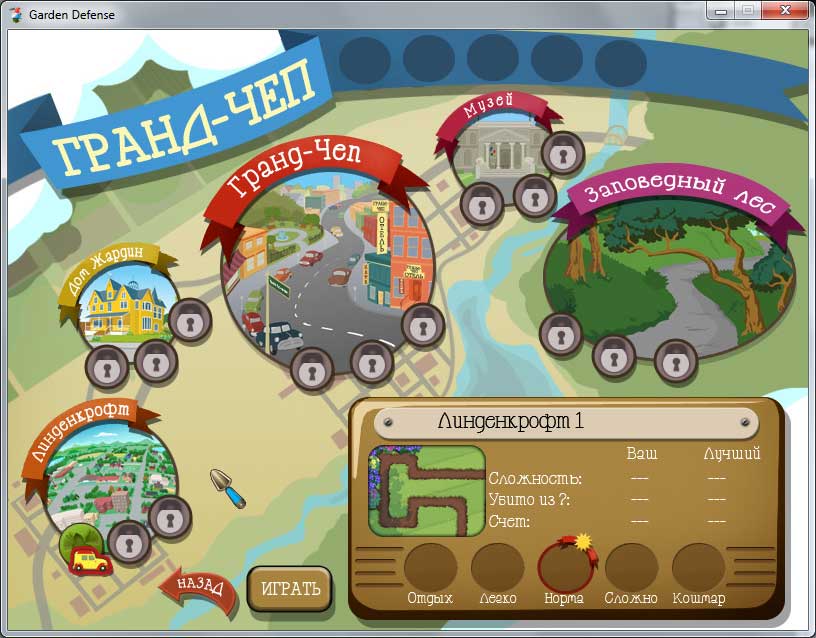Image resolution: width=816 pixels, height=638 pixels.
Task: Close the Garden Defense window
Action: coord(783,10)
